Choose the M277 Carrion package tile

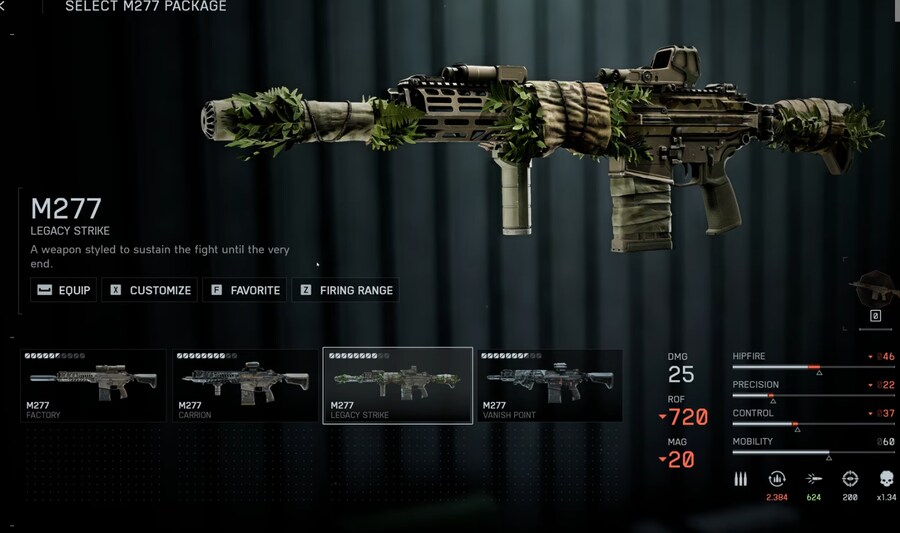(245, 385)
